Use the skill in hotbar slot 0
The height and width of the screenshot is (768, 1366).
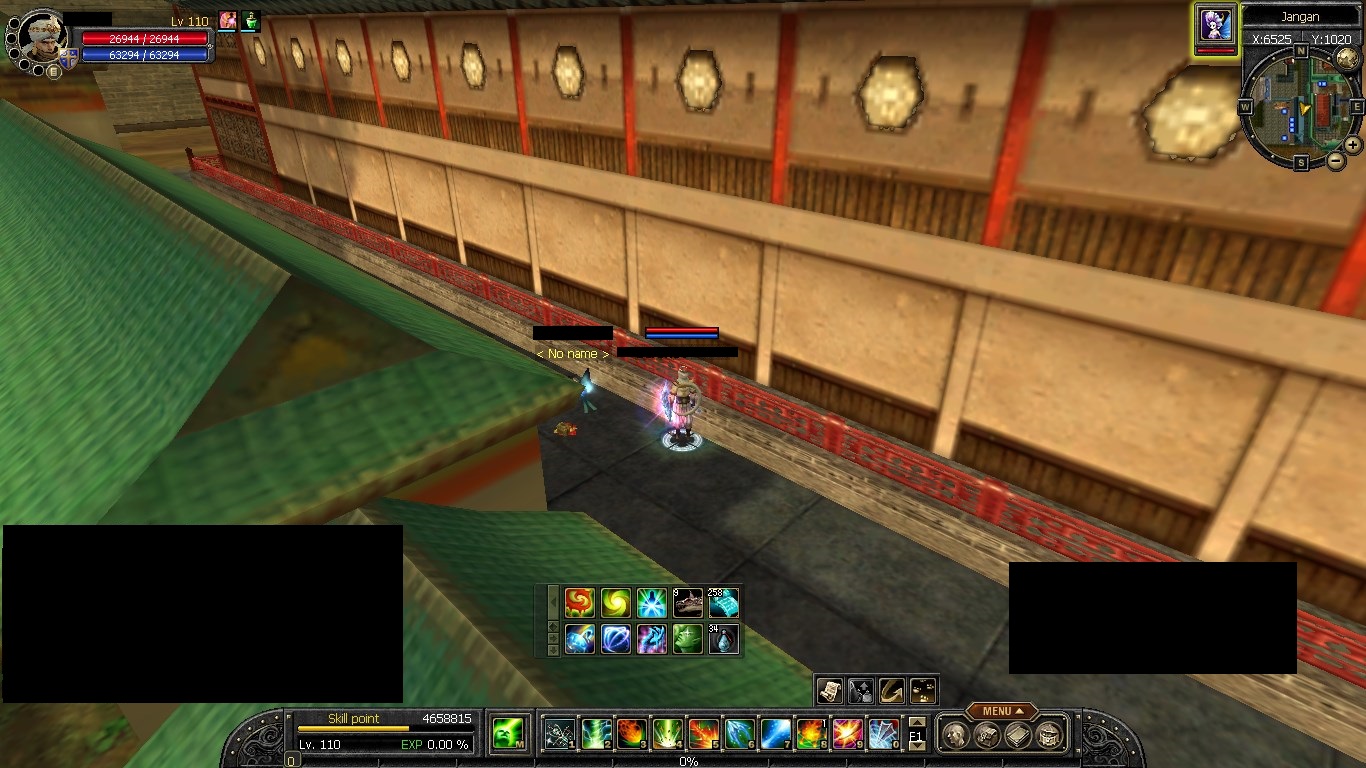point(883,734)
